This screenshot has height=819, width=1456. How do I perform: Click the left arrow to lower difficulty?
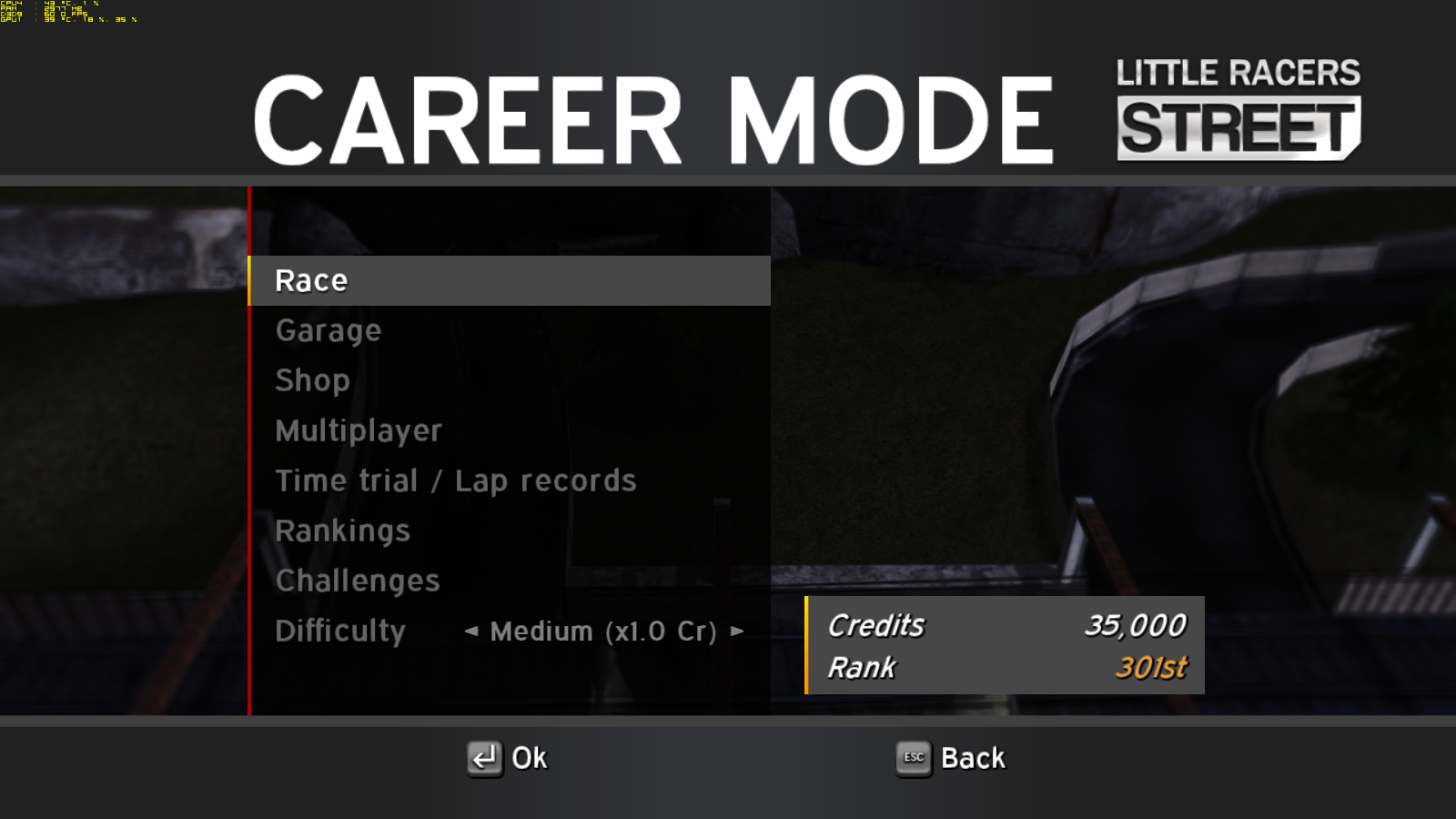click(470, 631)
